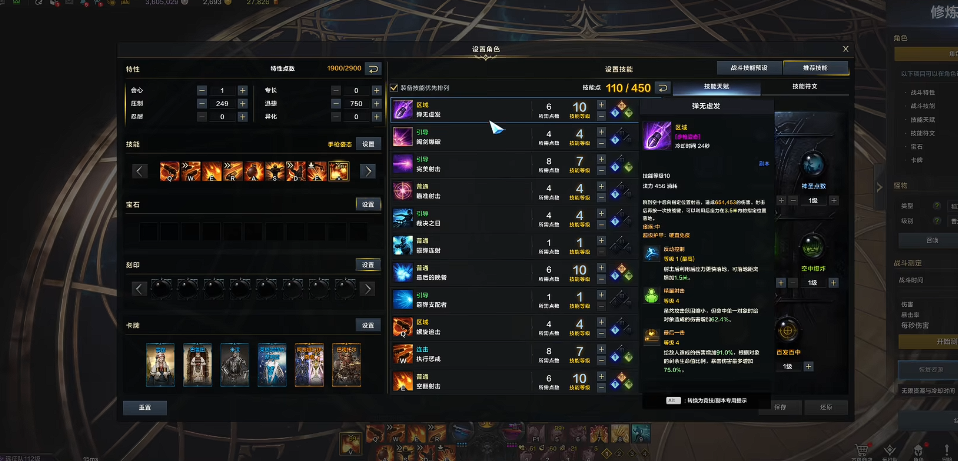958x461 pixels.
Task: Switch to the 技能符文 skill runes tab
Action: 803,88
